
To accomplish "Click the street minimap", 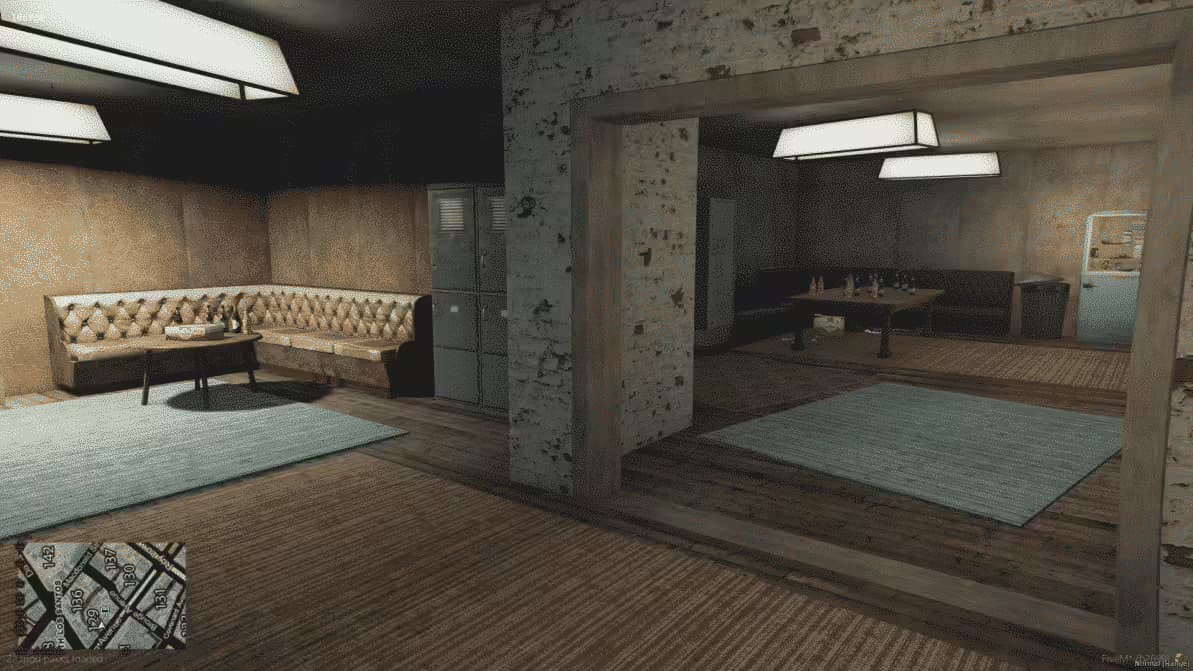I will [100, 596].
